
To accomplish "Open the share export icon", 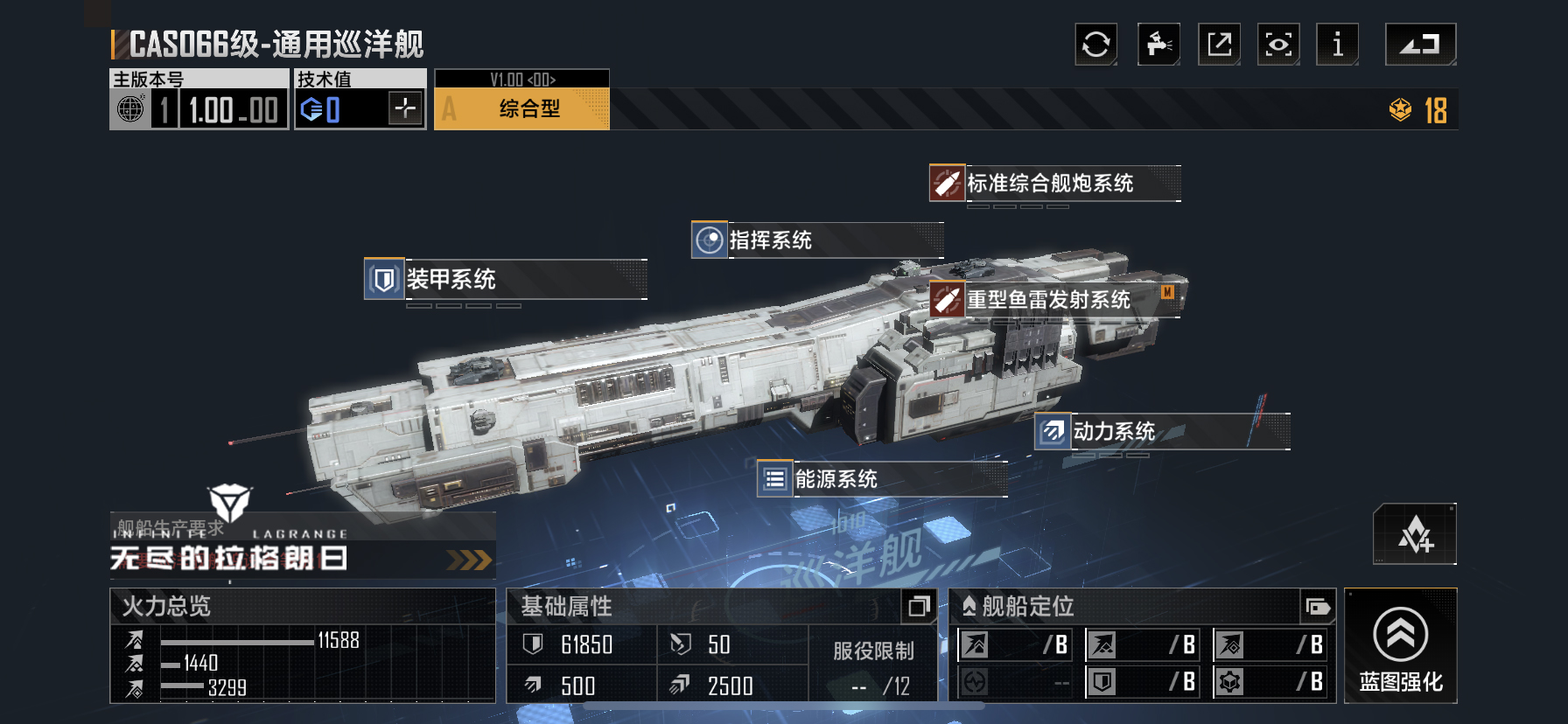I will click(1219, 45).
